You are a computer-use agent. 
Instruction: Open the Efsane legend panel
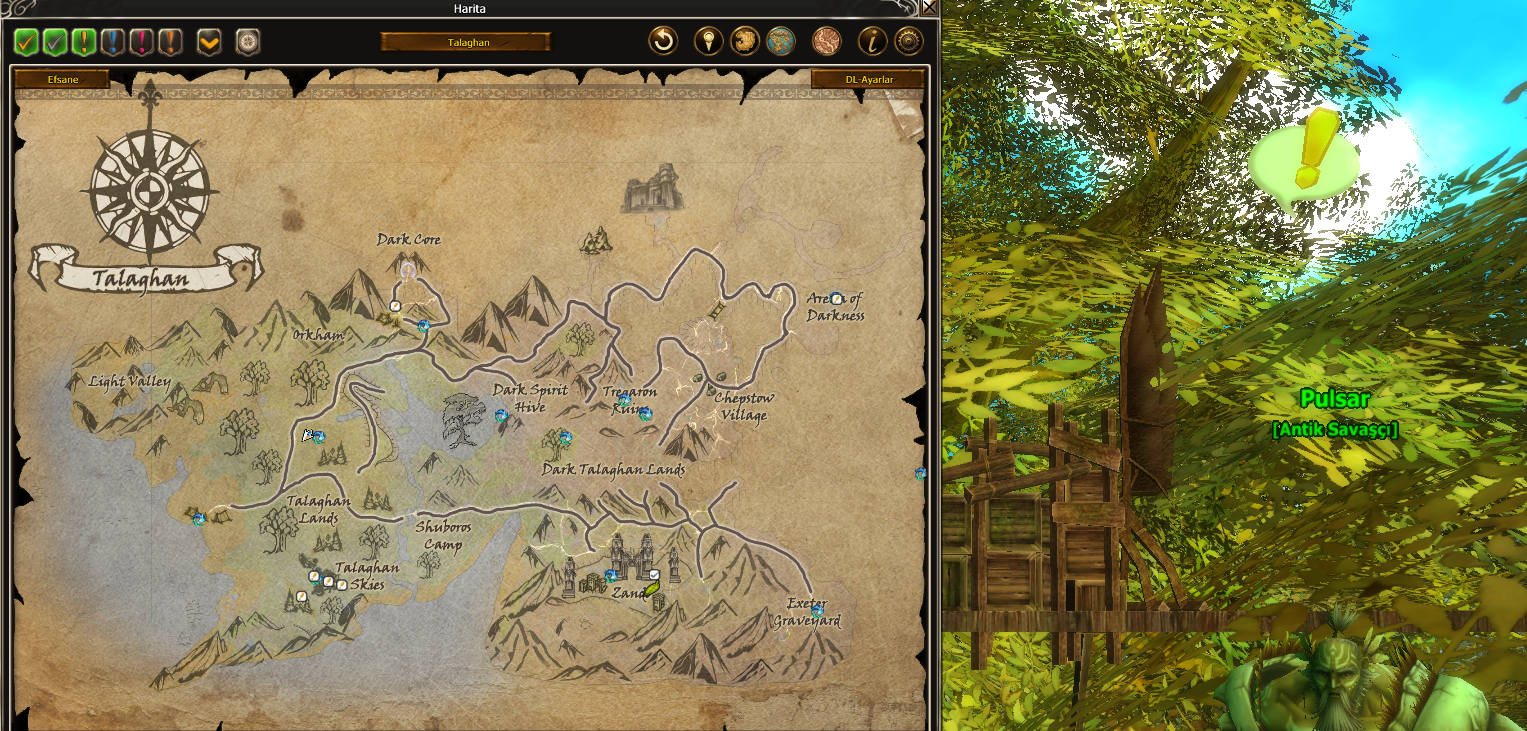tap(62, 79)
